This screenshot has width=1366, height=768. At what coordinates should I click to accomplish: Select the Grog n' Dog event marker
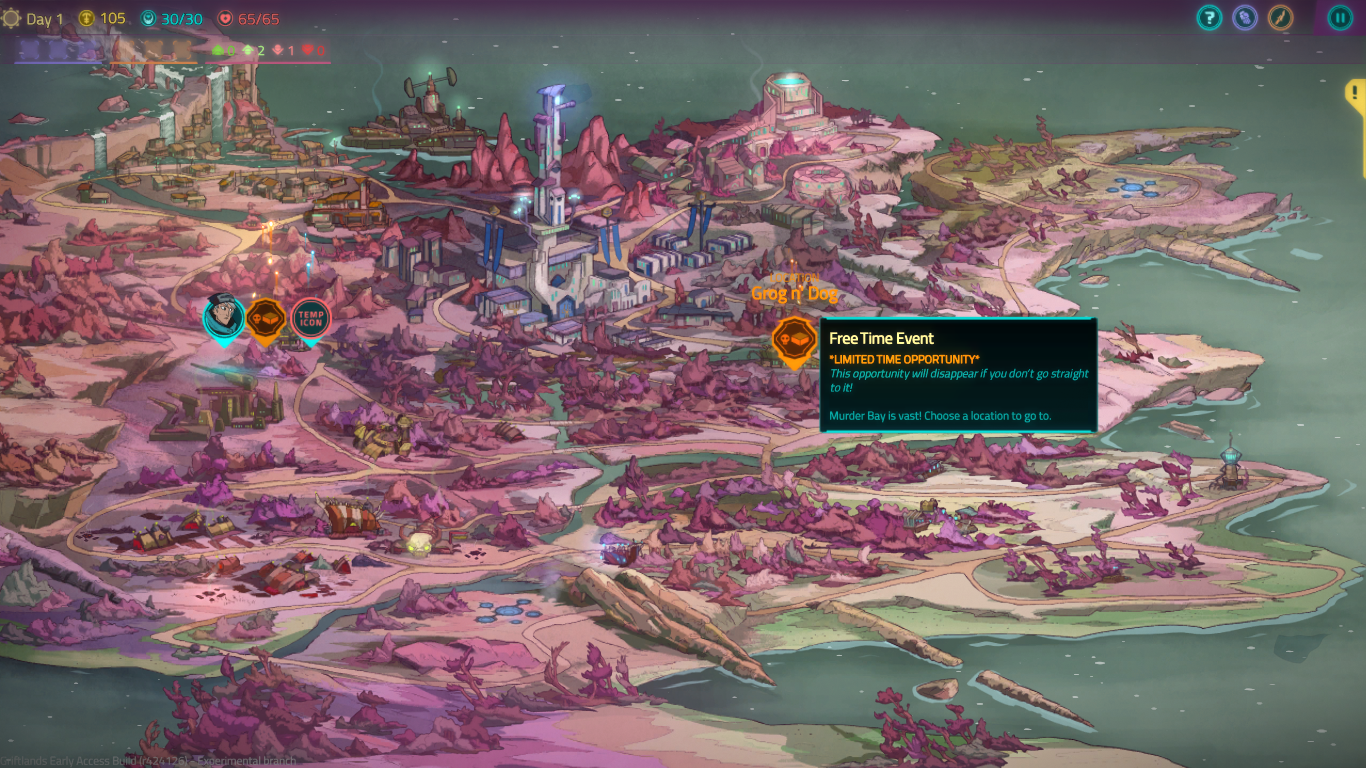[795, 340]
